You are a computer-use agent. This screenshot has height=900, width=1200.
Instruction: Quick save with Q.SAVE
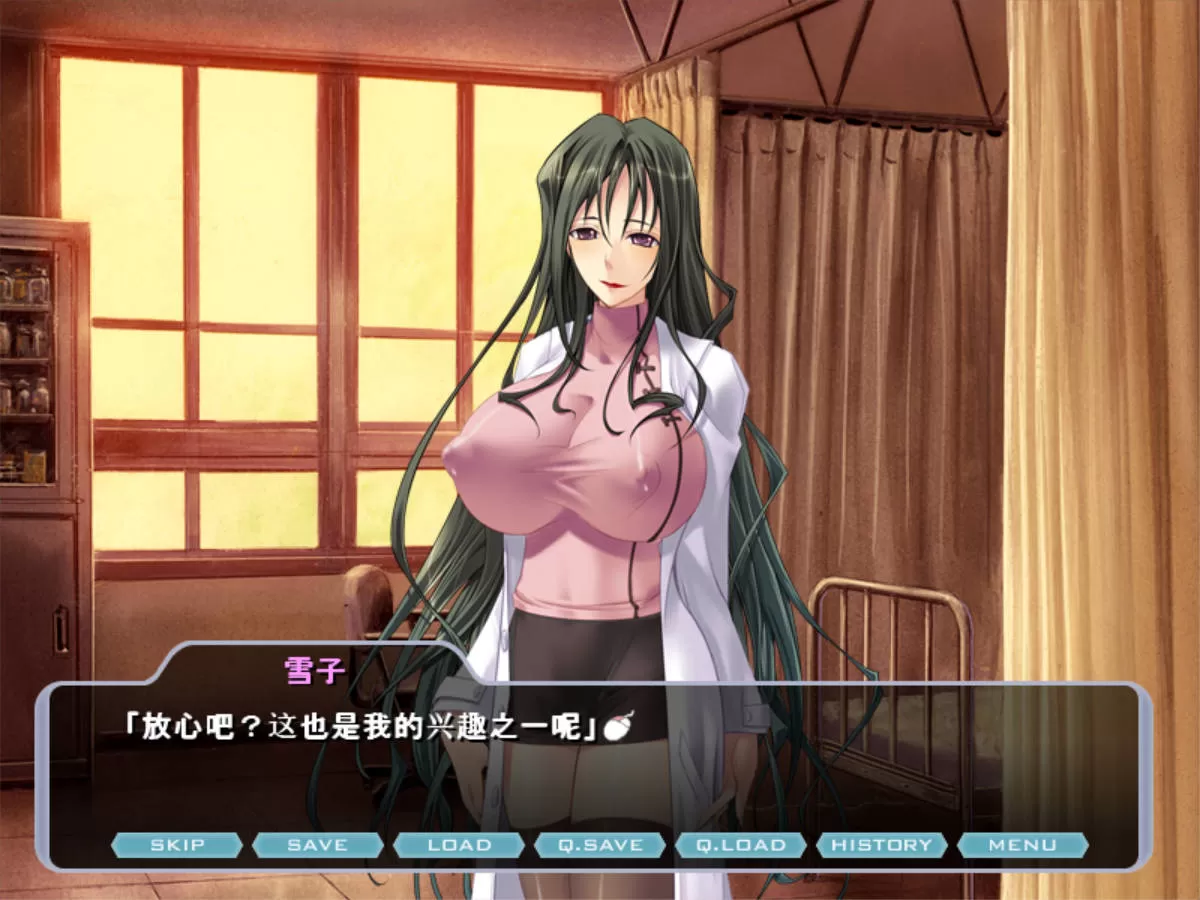(x=600, y=845)
